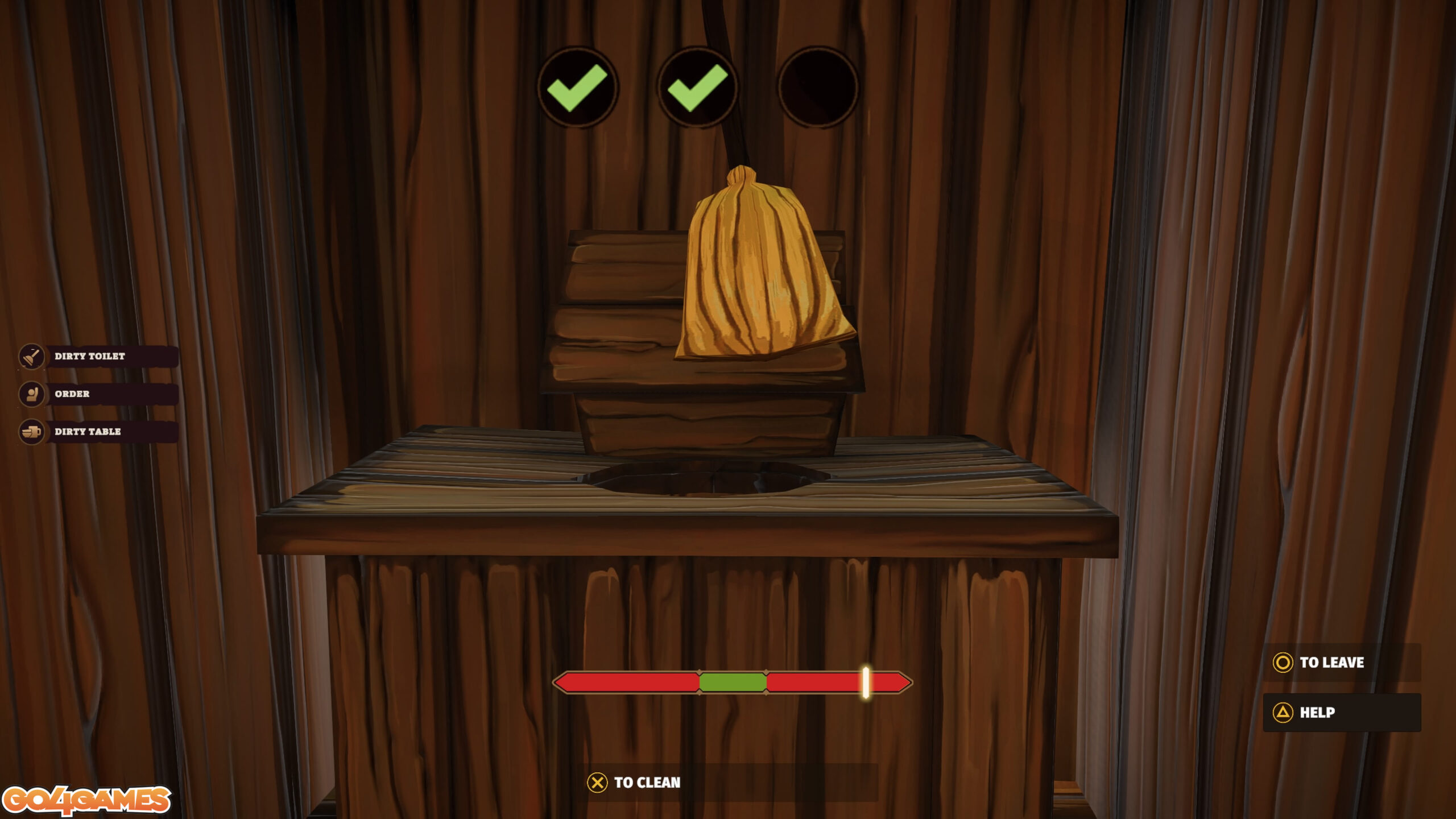
Task: Activate the To Clean action
Action: pos(647,783)
